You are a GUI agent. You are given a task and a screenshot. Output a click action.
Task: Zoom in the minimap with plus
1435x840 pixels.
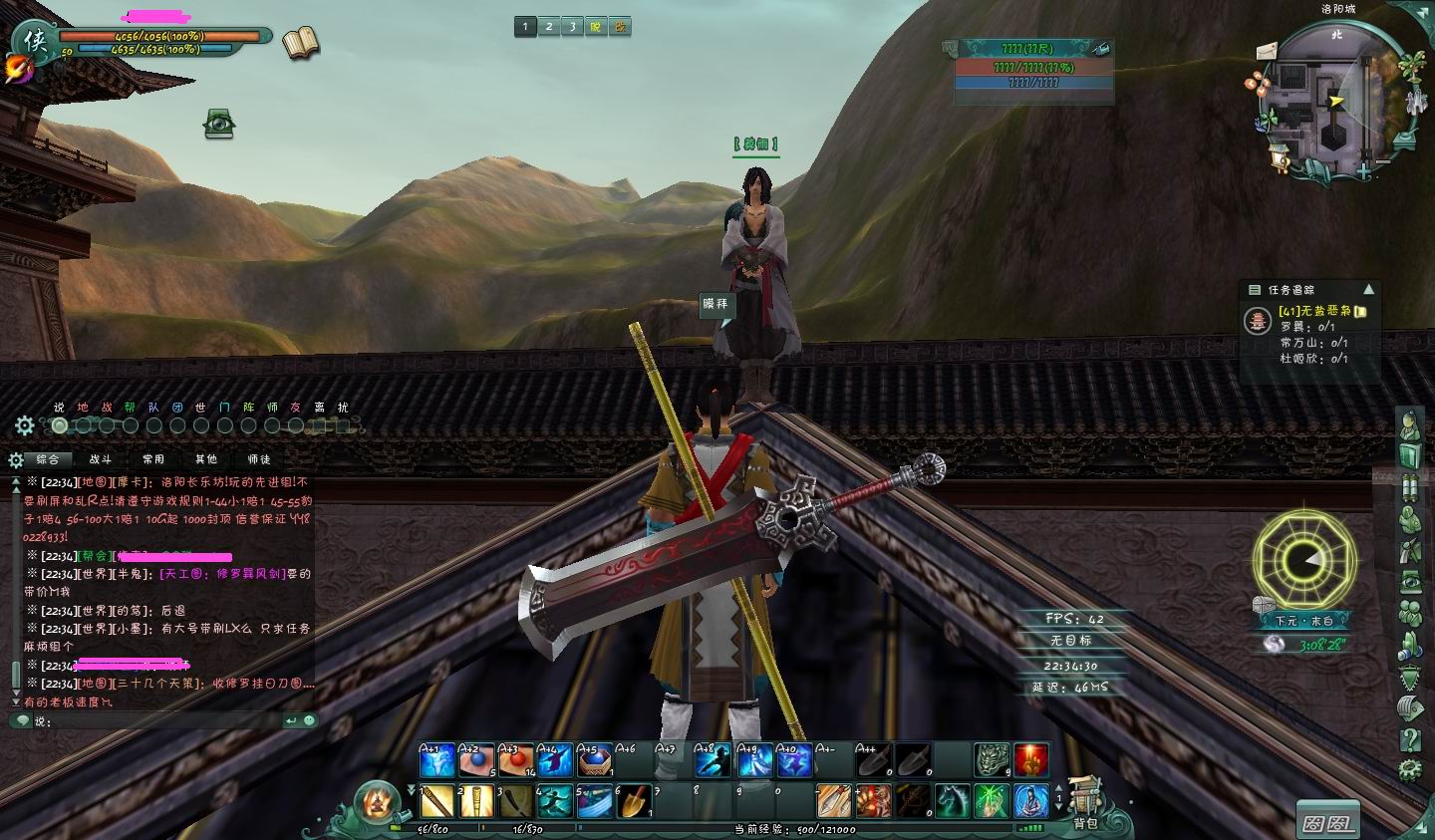click(x=1362, y=171)
